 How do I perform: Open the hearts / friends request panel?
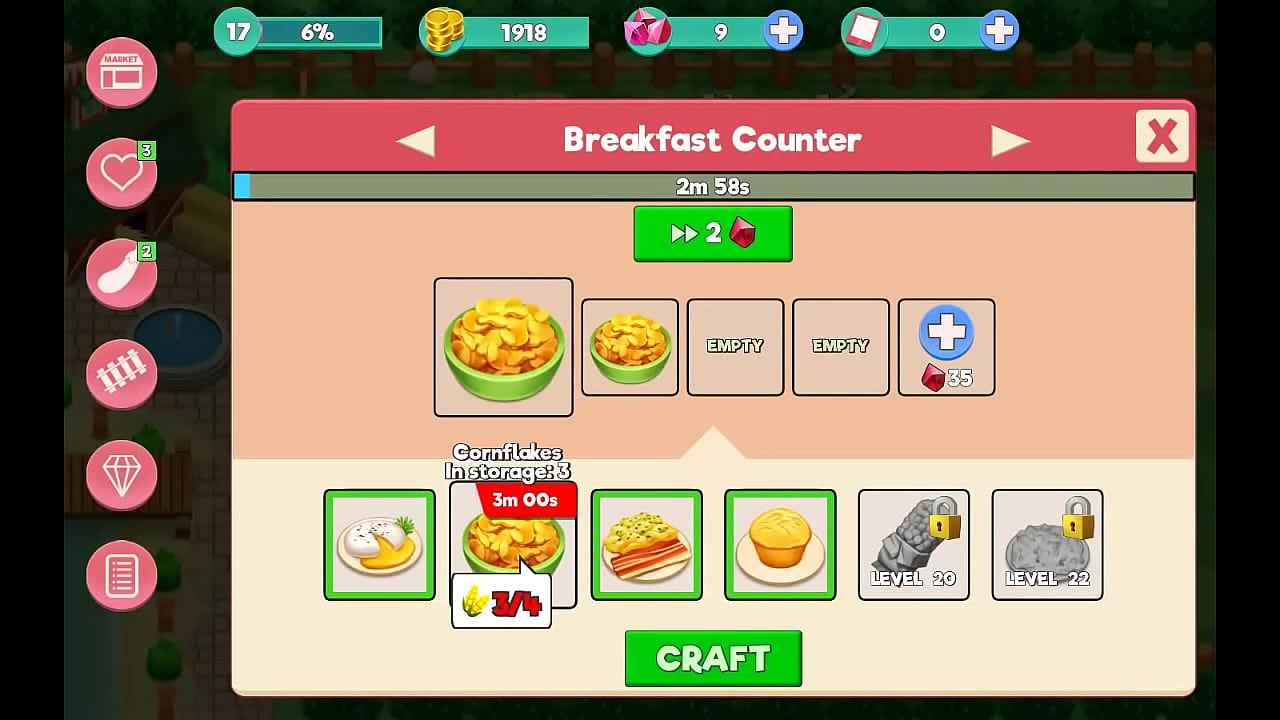pyautogui.click(x=121, y=172)
